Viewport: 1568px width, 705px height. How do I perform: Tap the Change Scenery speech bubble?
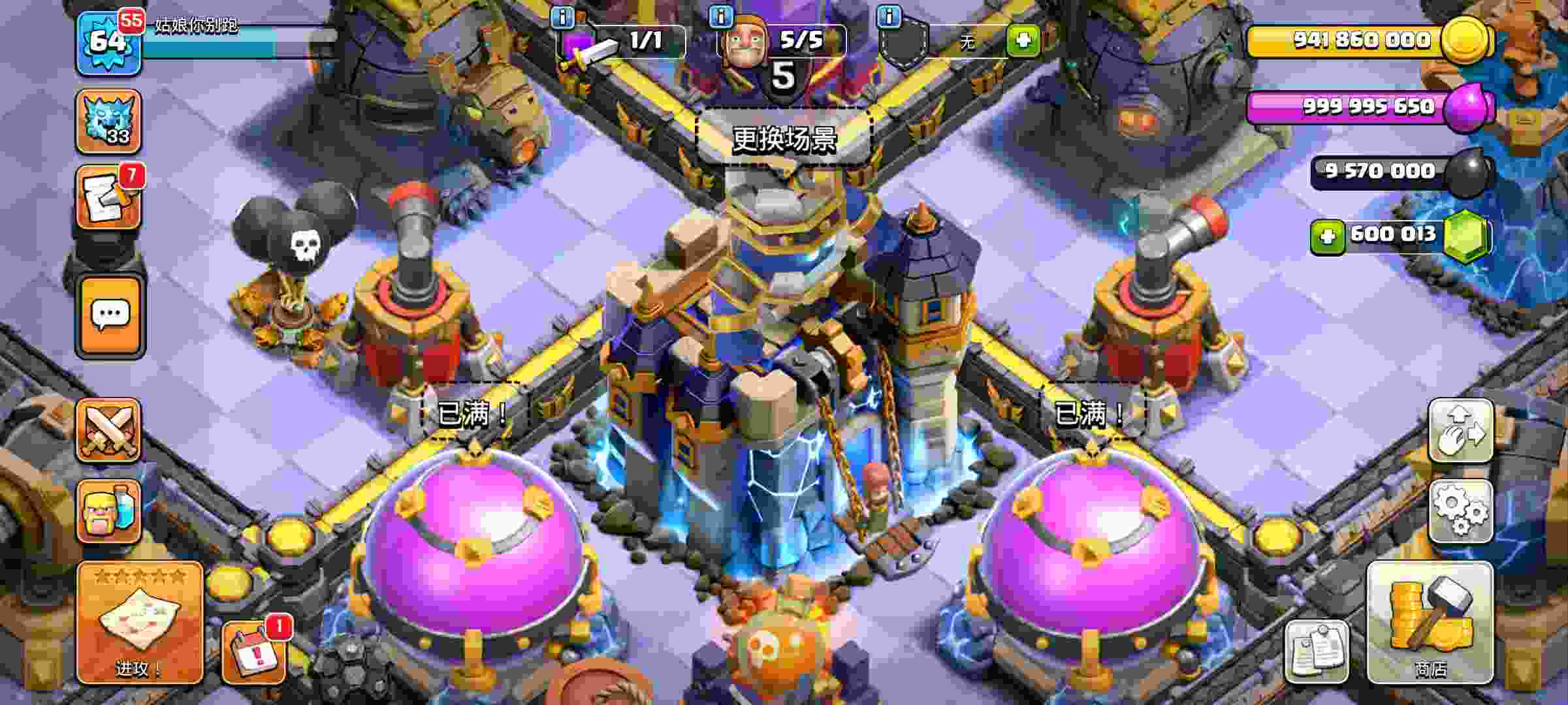coord(783,138)
